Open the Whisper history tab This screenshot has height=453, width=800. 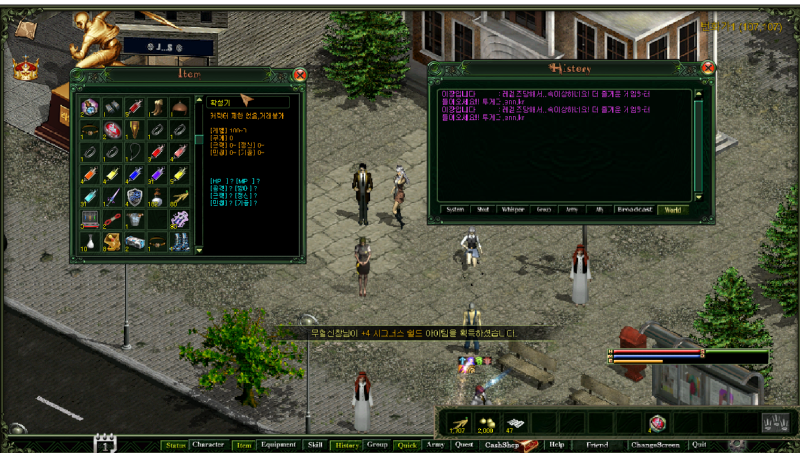[x=514, y=210]
